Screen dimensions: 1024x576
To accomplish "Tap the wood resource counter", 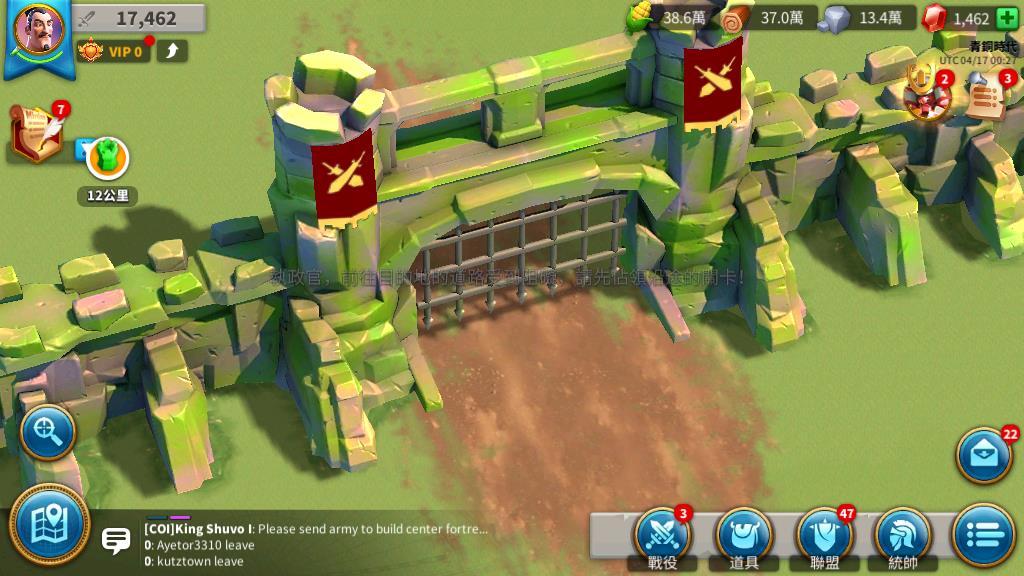I will 768,18.
